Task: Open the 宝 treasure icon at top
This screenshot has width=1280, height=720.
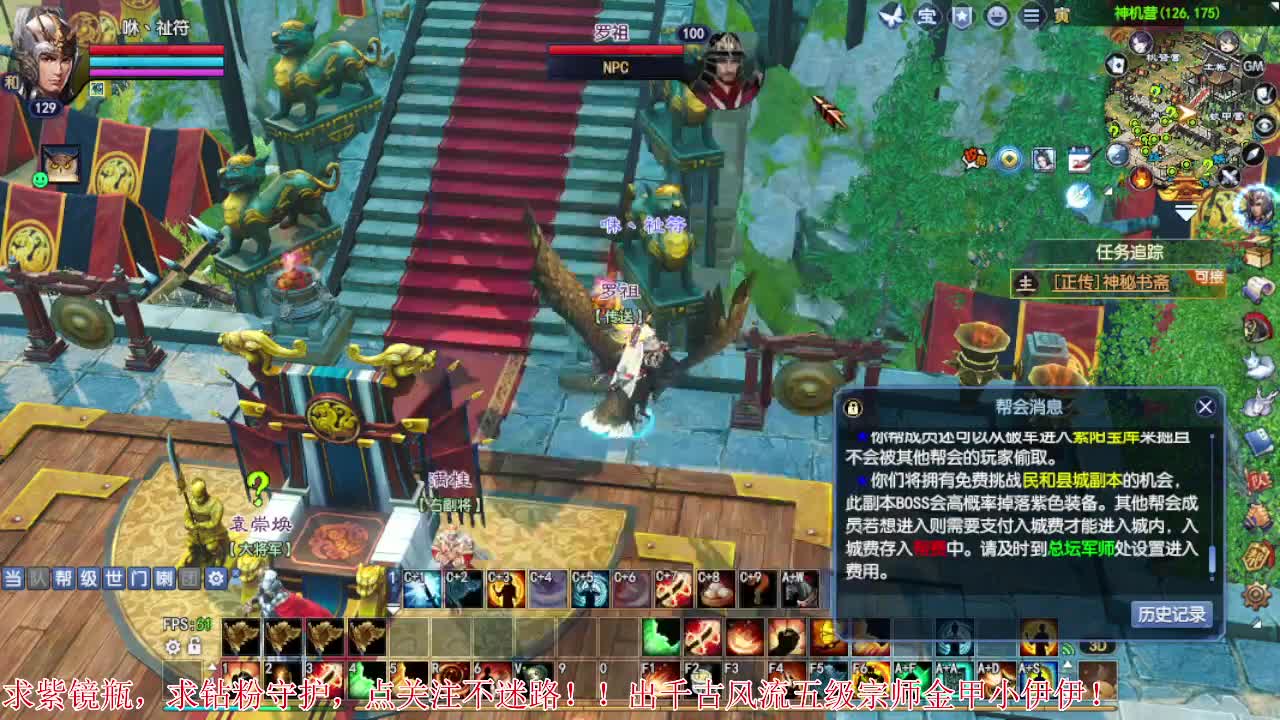Action: 927,16
